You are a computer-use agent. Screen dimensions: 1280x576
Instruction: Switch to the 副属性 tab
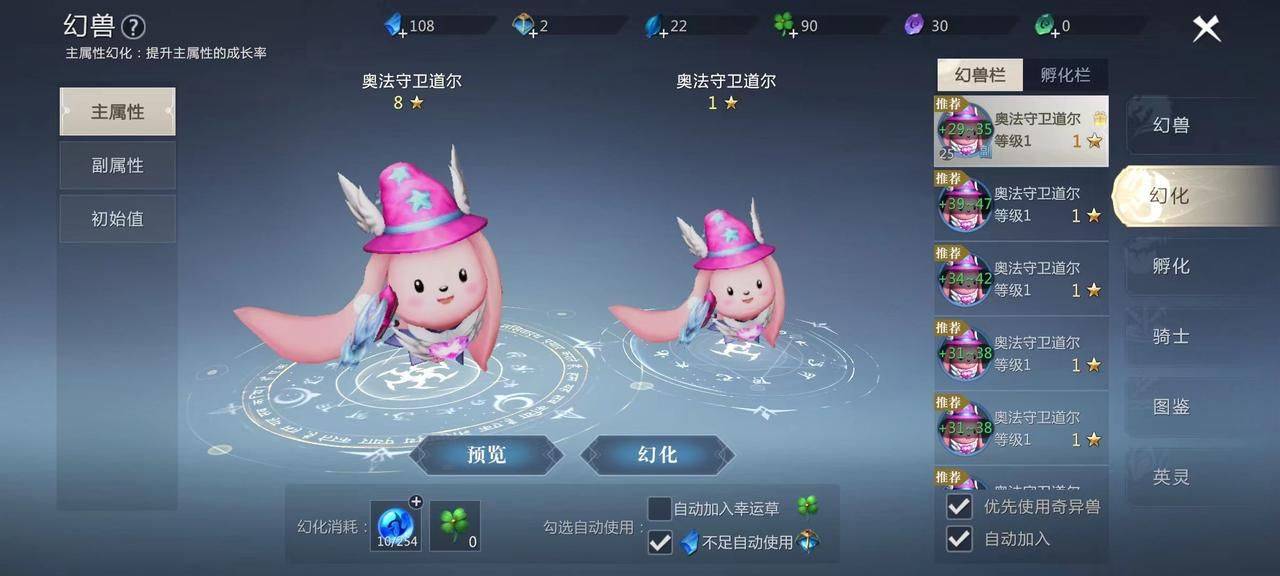pyautogui.click(x=118, y=165)
